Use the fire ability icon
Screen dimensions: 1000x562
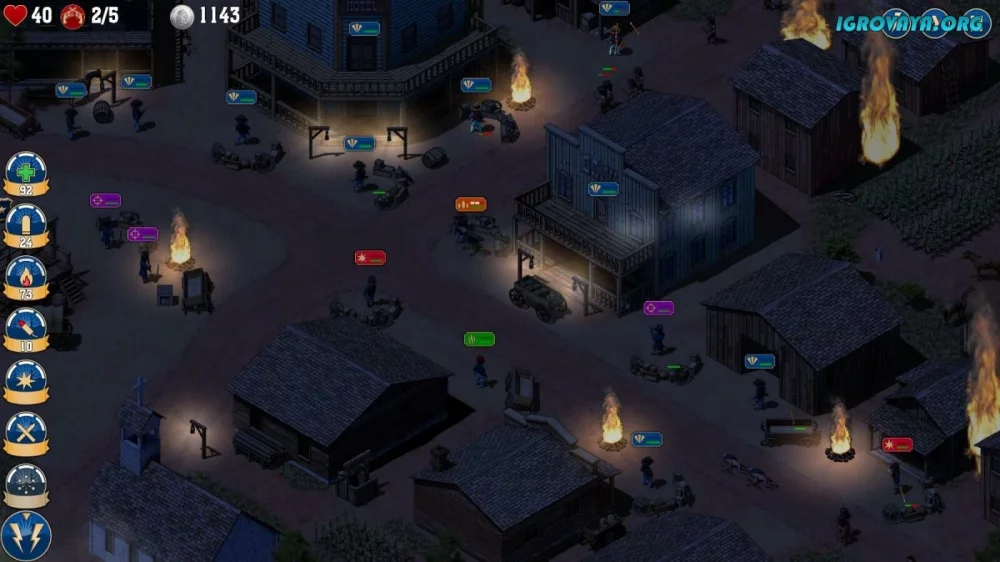click(x=26, y=275)
